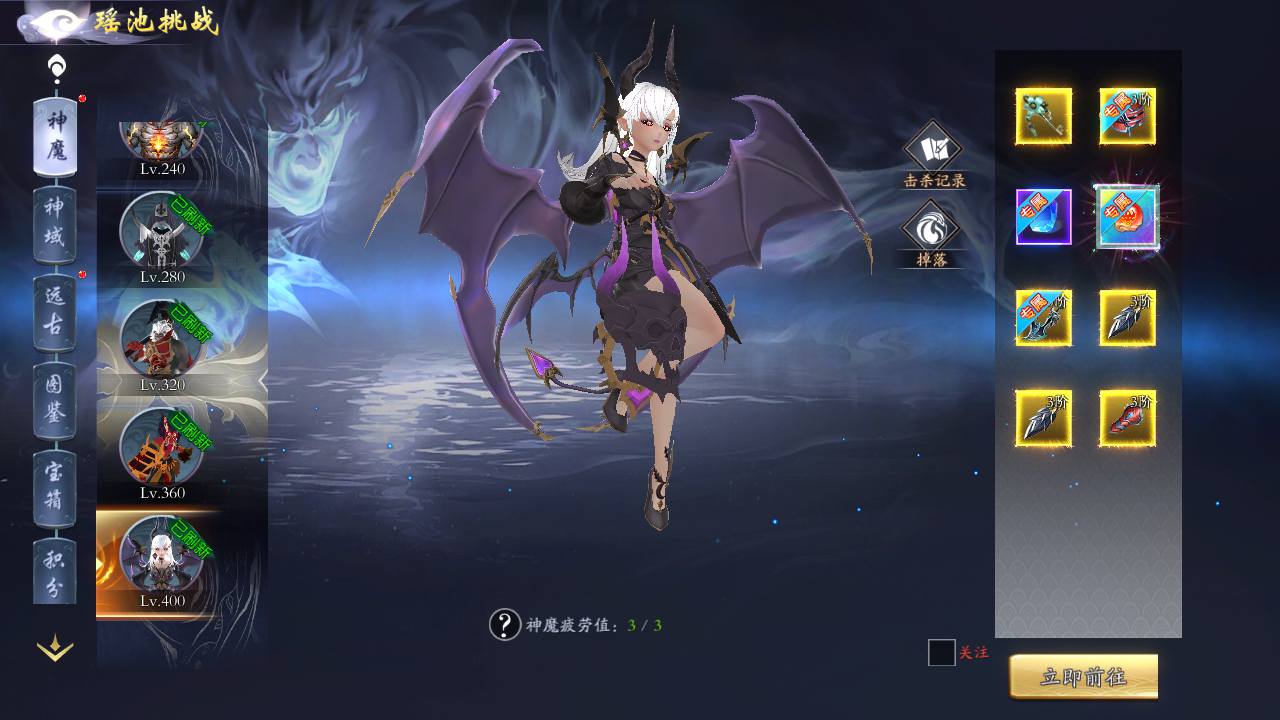1280x720 pixels.
Task: Open the 击杀记录 kill record
Action: 933,154
